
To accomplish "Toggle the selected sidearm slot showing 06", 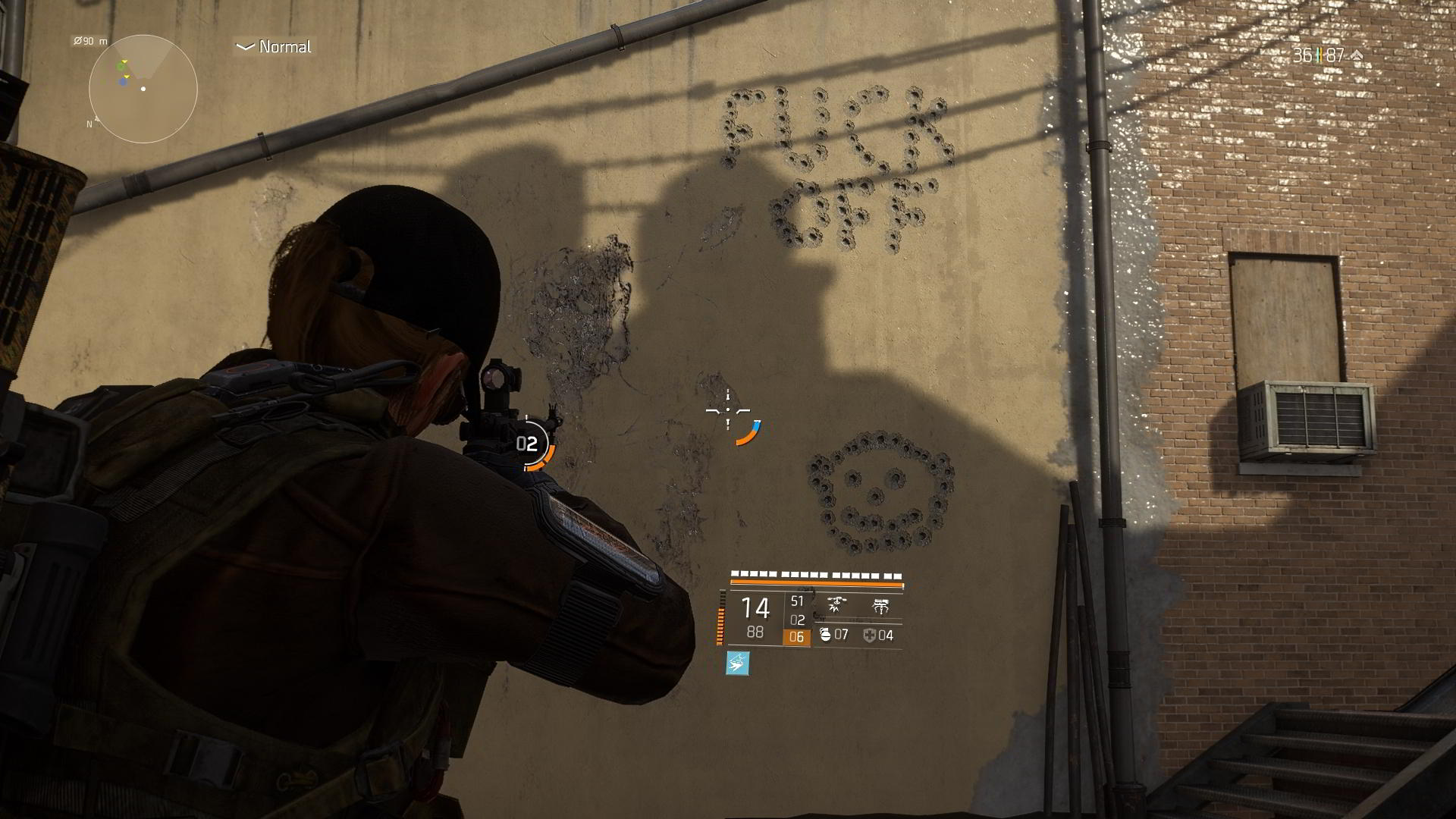I will pyautogui.click(x=798, y=637).
